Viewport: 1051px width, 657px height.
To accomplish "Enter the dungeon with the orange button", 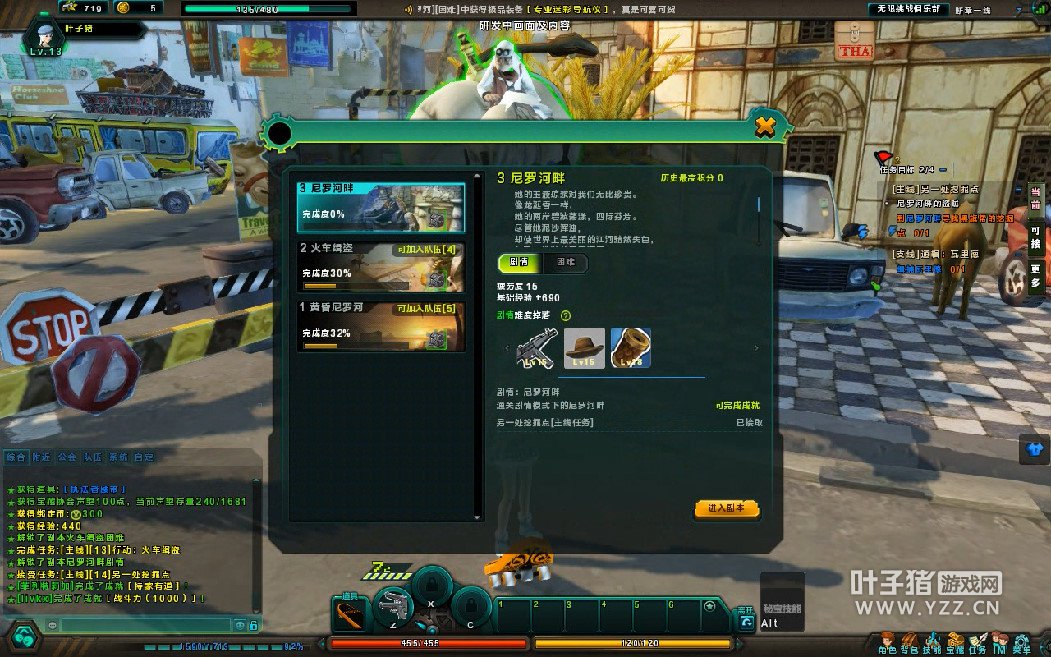I will point(727,509).
